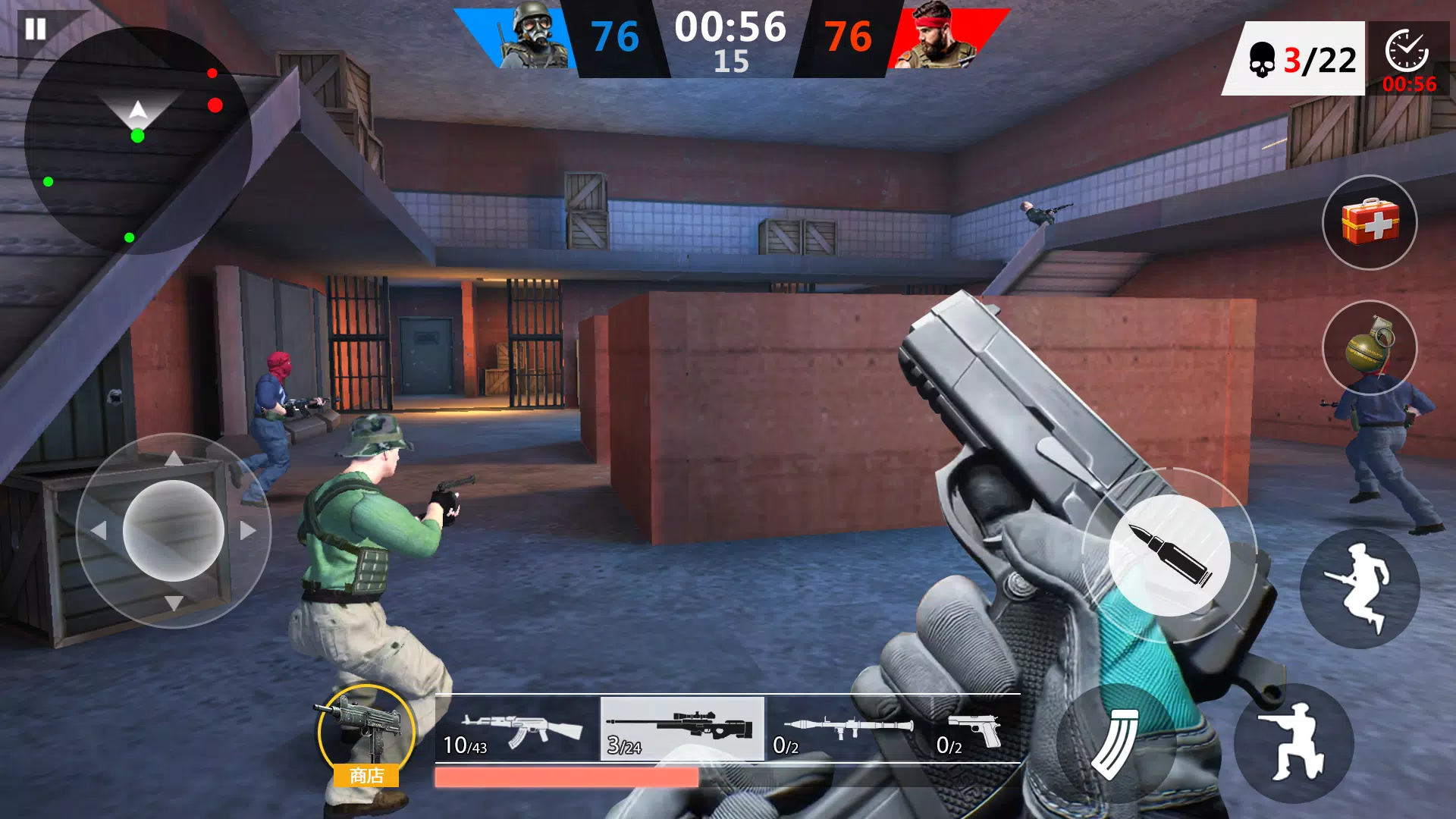Switch to the AK-47 assault rifle slot

pos(516,730)
